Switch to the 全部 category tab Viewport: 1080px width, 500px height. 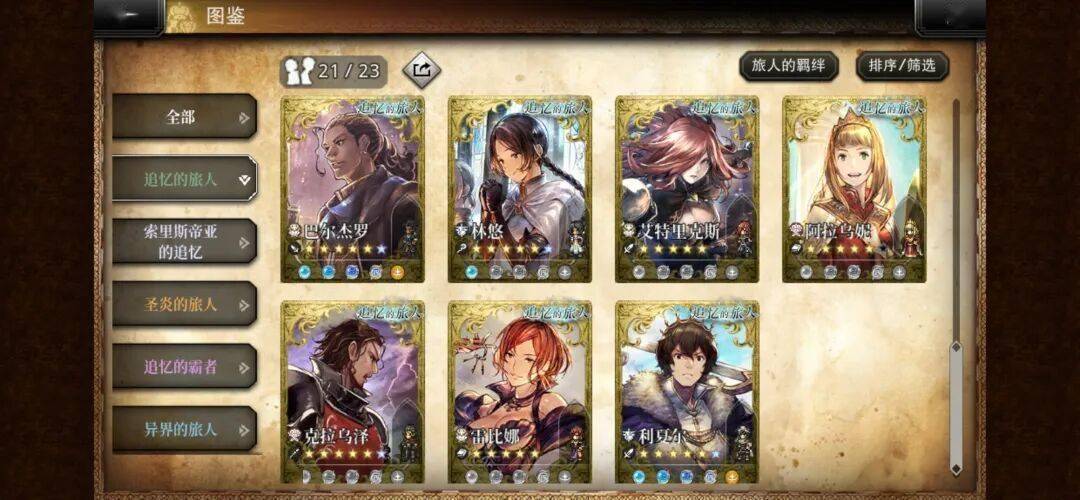pyautogui.click(x=184, y=117)
